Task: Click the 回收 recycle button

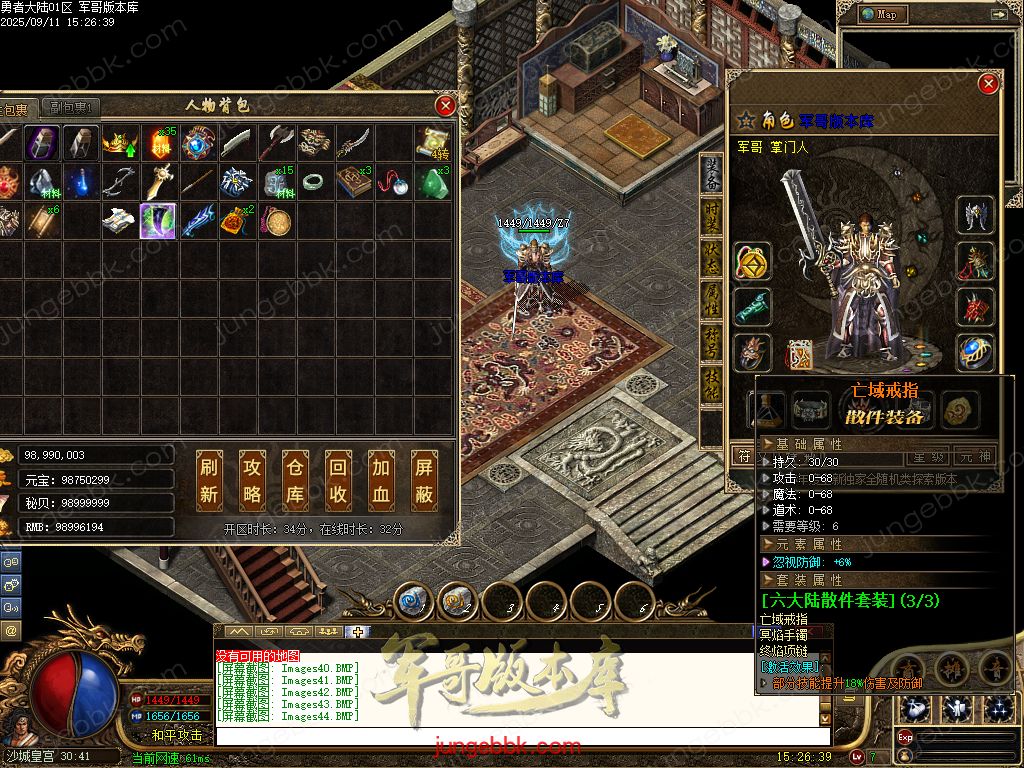Action: (x=338, y=481)
